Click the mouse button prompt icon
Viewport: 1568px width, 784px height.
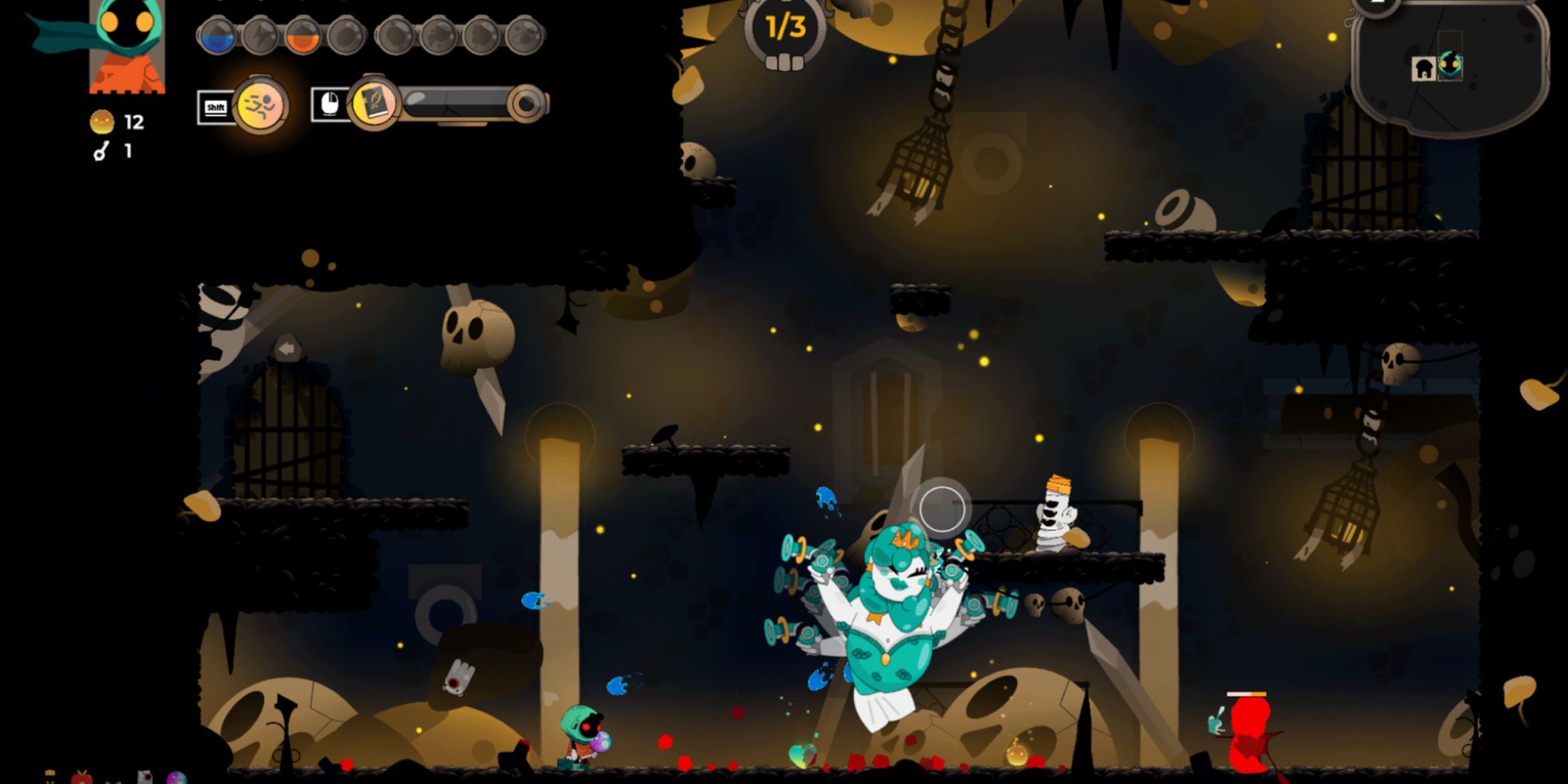(329, 105)
